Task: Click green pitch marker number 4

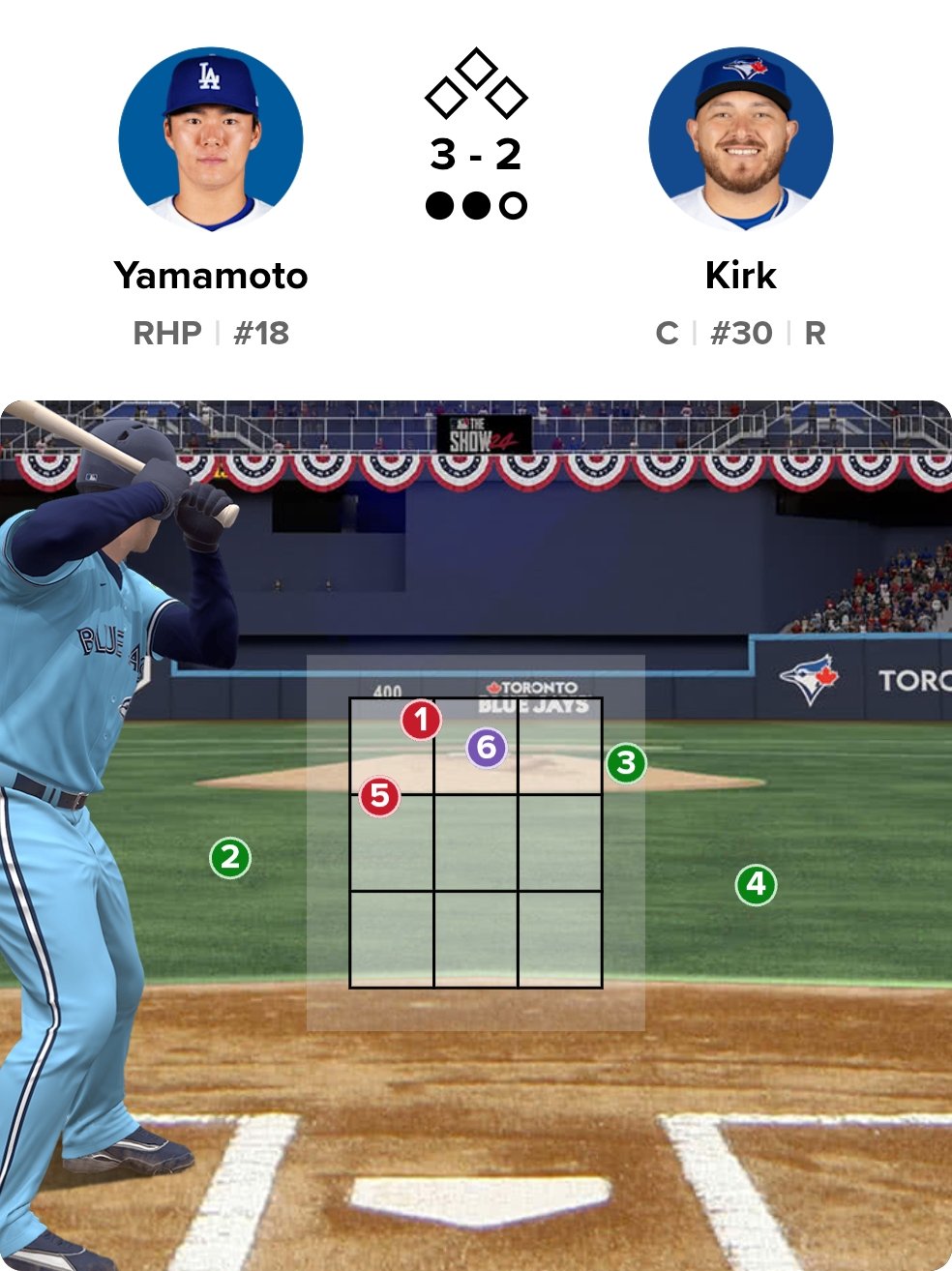Action: click(x=756, y=884)
